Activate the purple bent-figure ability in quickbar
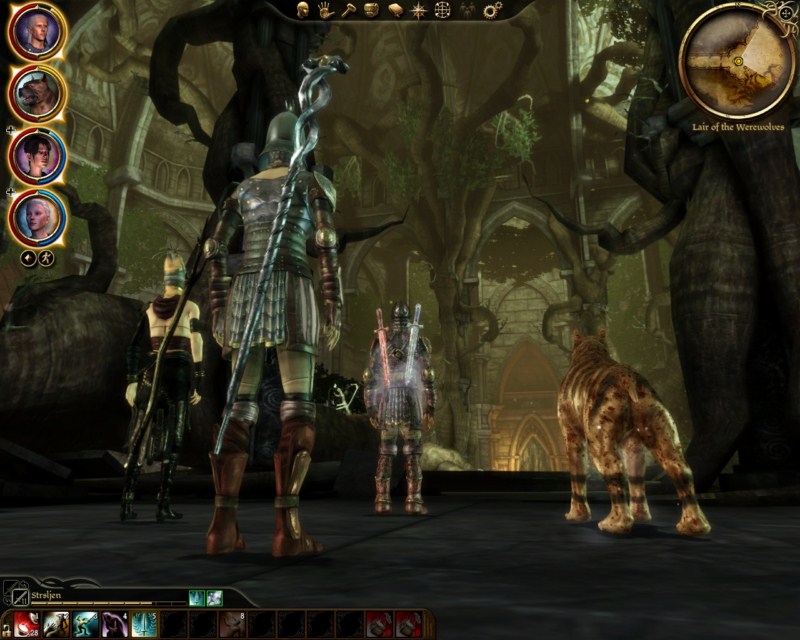800x640 pixels. [115, 624]
